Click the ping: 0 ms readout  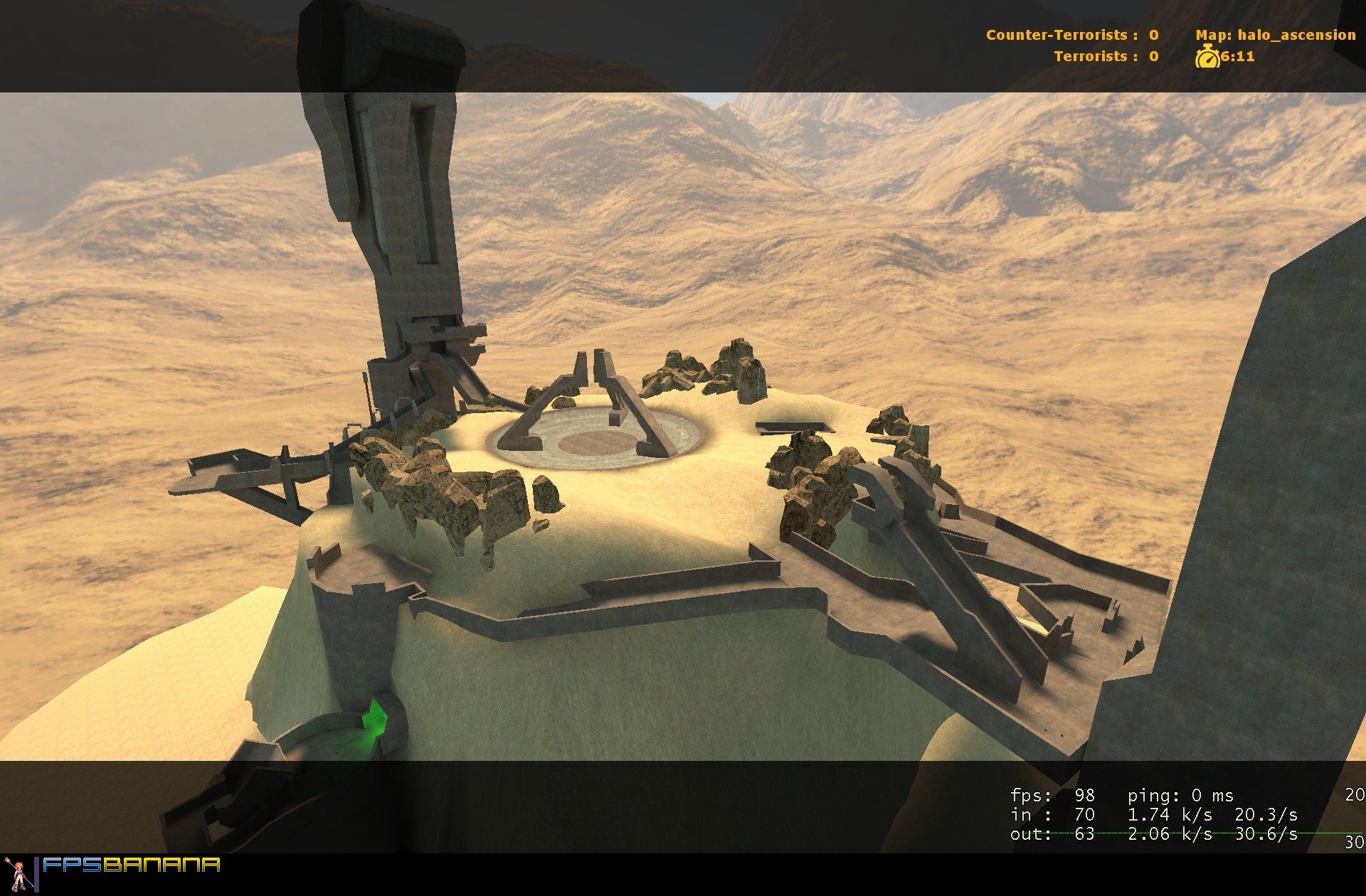(x=1182, y=796)
